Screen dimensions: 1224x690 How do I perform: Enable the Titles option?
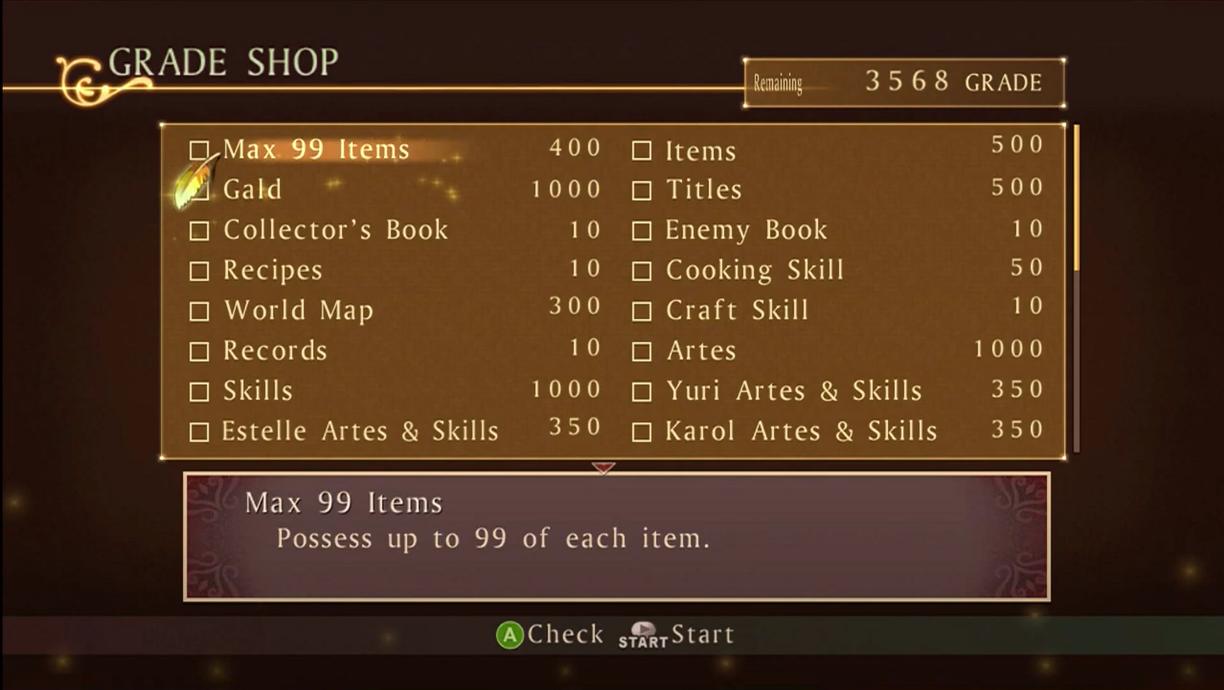tap(642, 190)
